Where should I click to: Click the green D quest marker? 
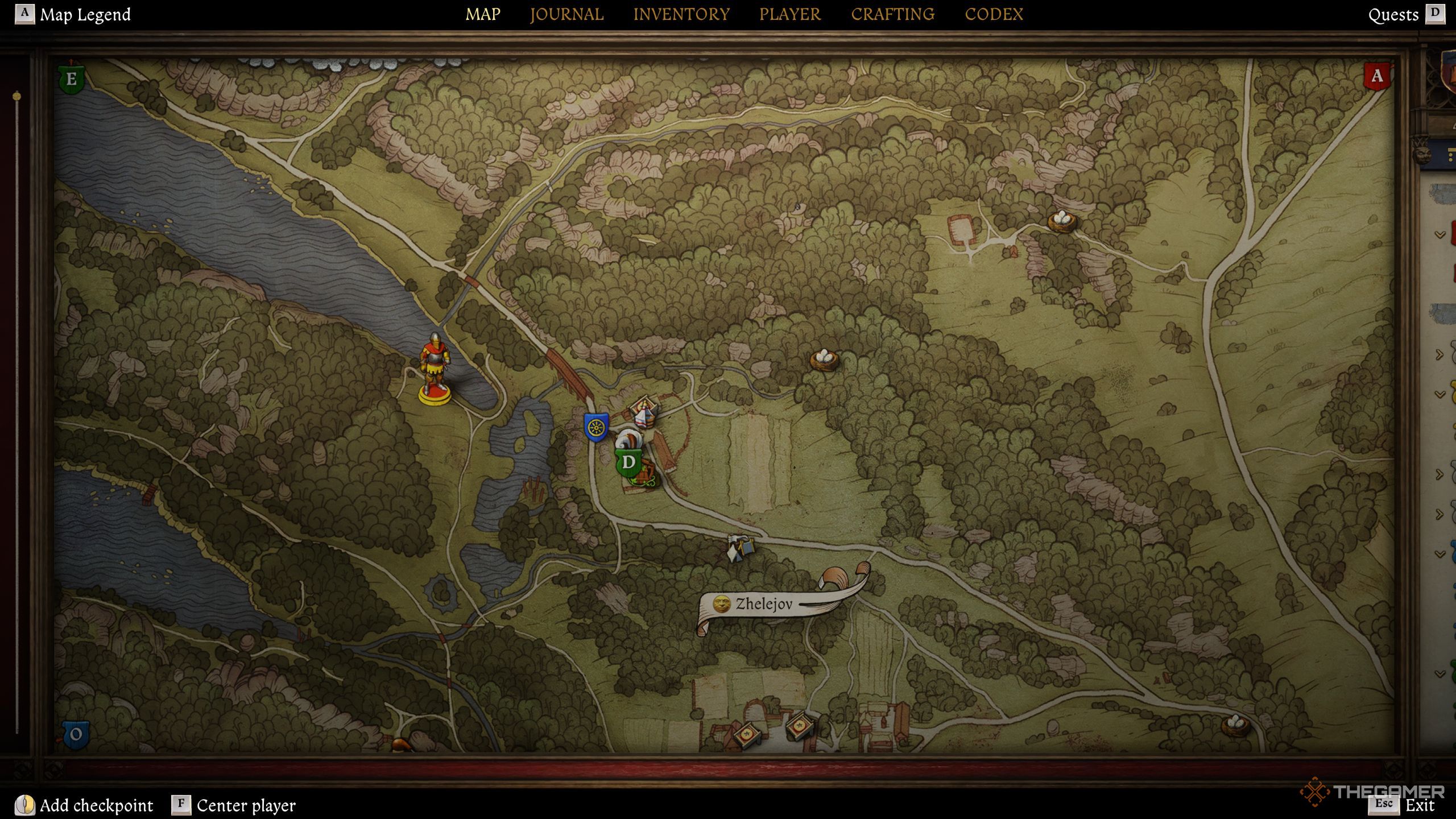click(x=628, y=462)
